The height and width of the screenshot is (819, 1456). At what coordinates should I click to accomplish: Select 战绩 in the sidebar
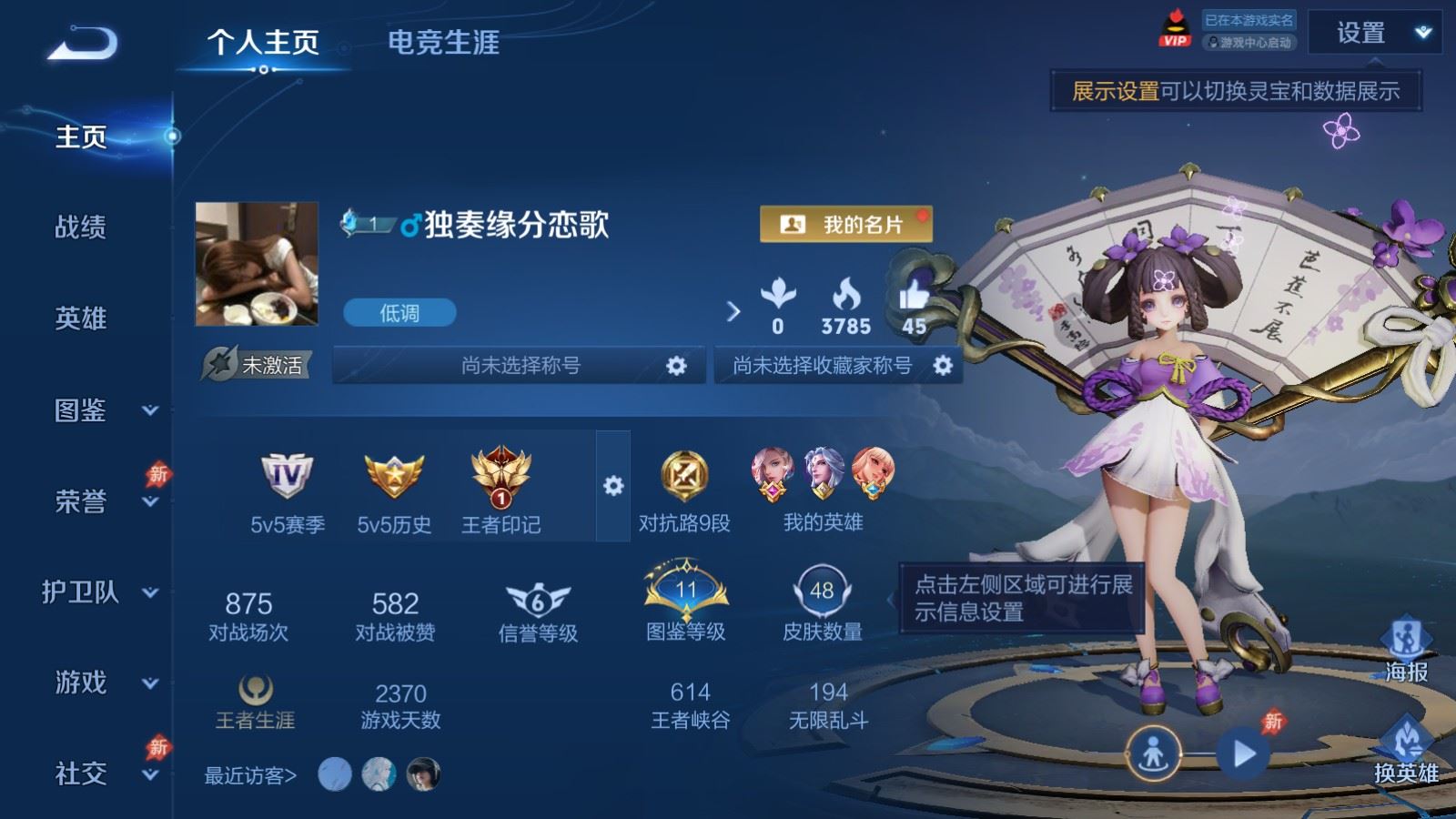(81, 227)
